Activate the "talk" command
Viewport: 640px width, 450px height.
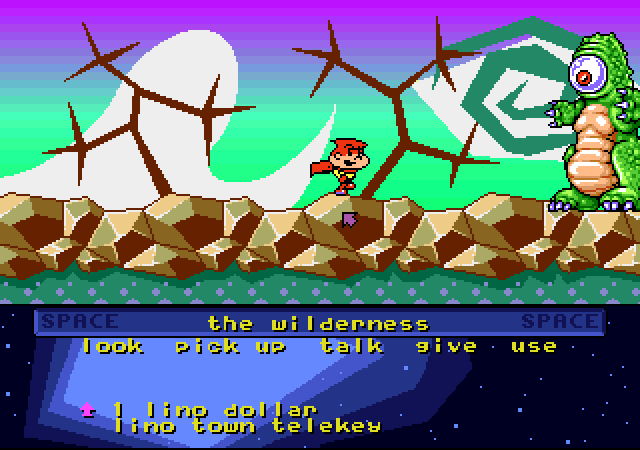[x=352, y=346]
